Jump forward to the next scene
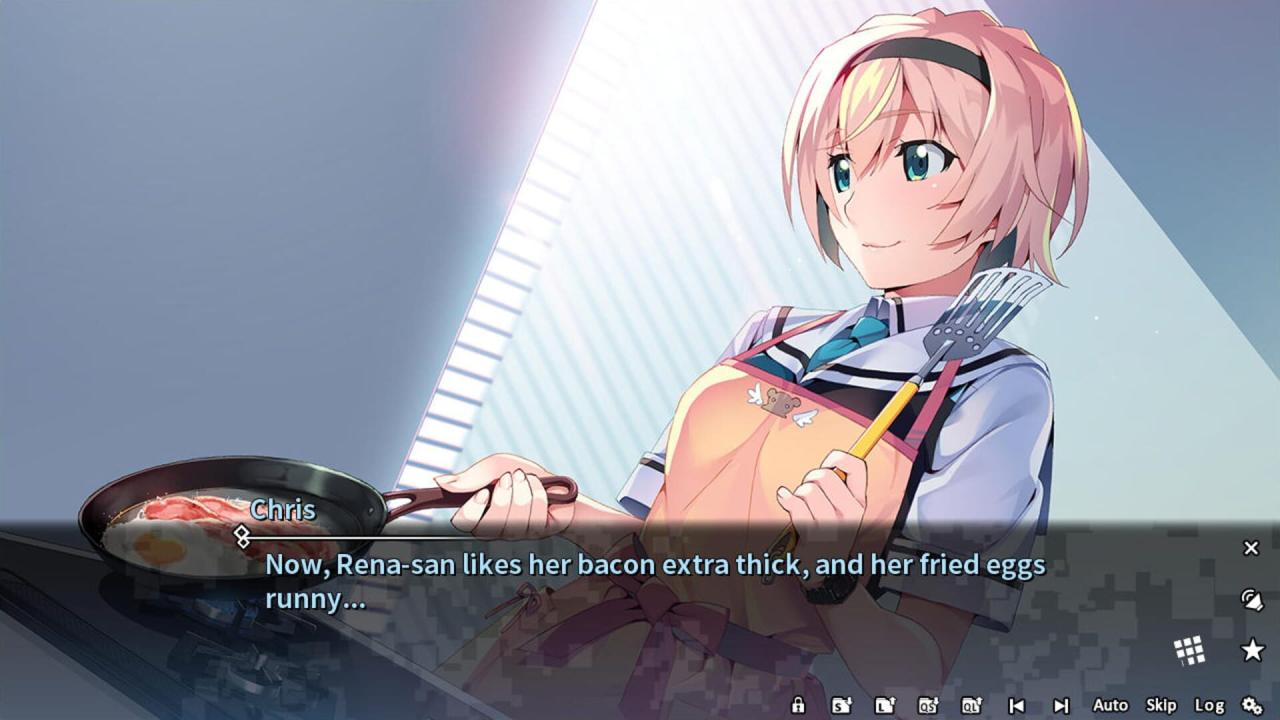This screenshot has height=720, width=1280. click(1061, 705)
